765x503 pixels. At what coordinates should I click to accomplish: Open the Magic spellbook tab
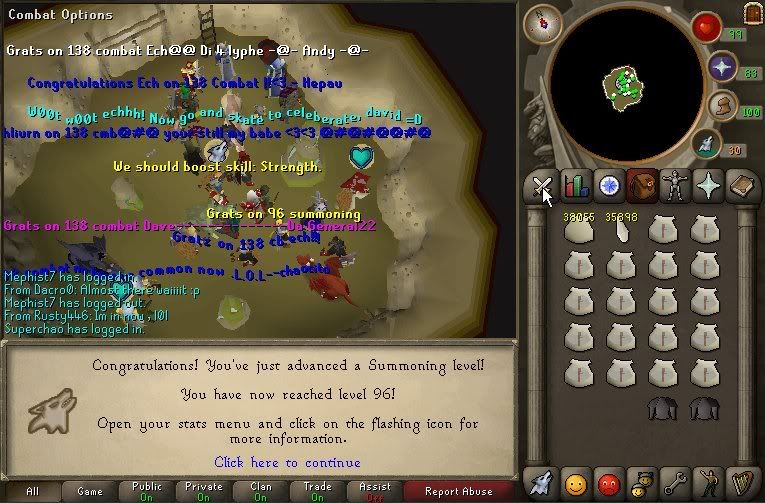tap(742, 186)
